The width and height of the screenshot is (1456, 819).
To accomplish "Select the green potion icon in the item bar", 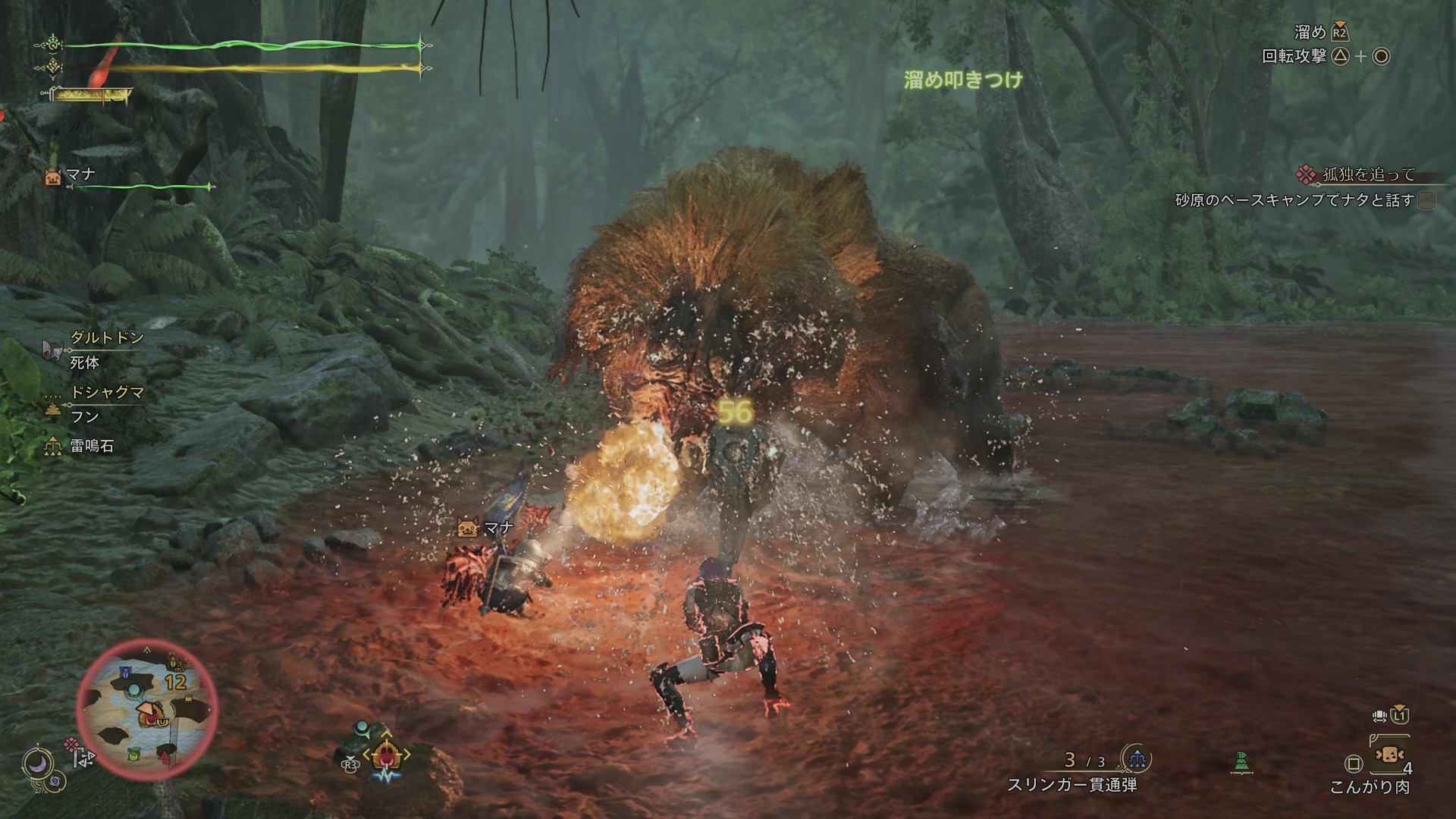I will pyautogui.click(x=1241, y=761).
